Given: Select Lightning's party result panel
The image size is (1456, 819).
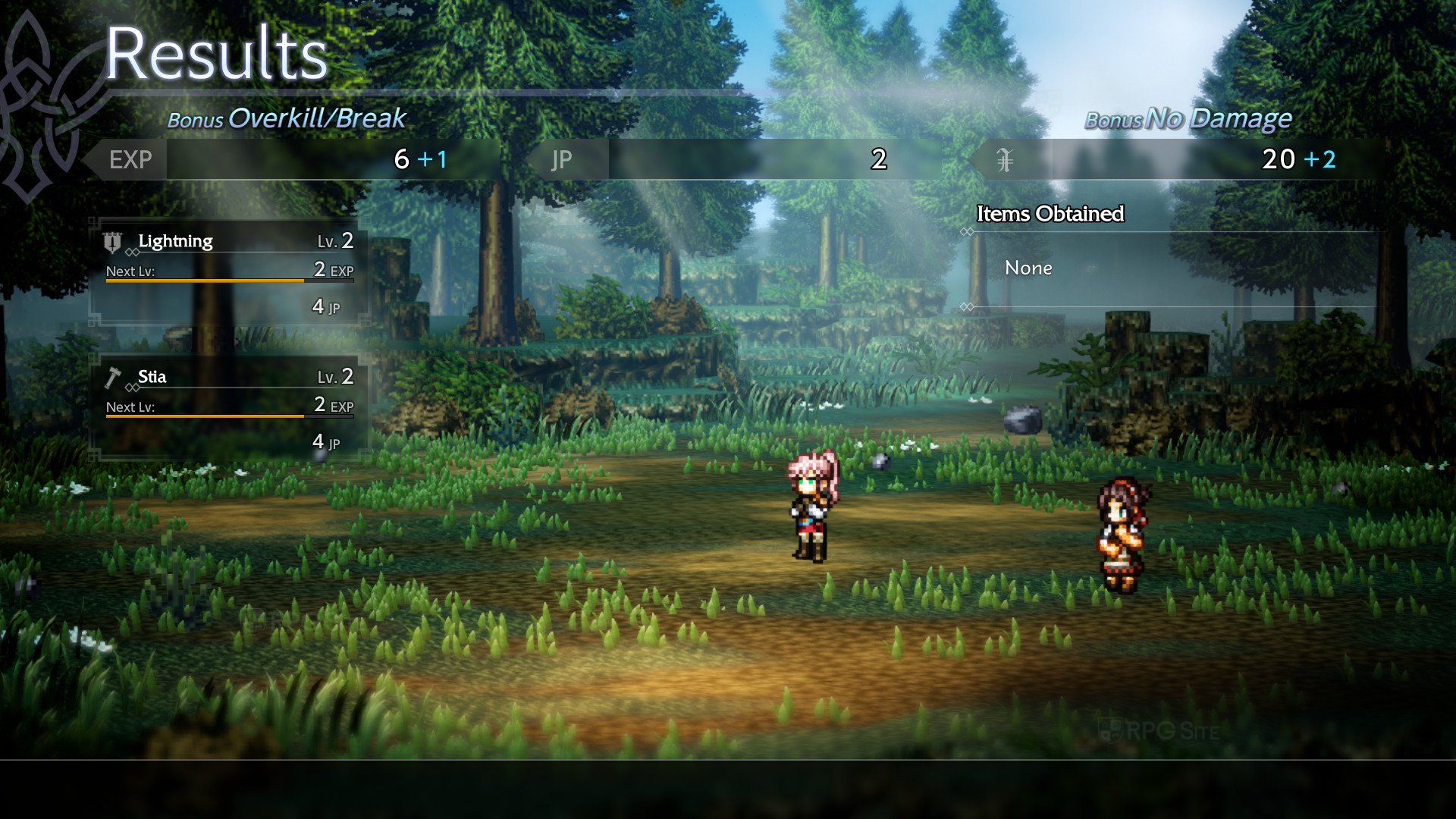Looking at the screenshot, I should pyautogui.click(x=229, y=273).
